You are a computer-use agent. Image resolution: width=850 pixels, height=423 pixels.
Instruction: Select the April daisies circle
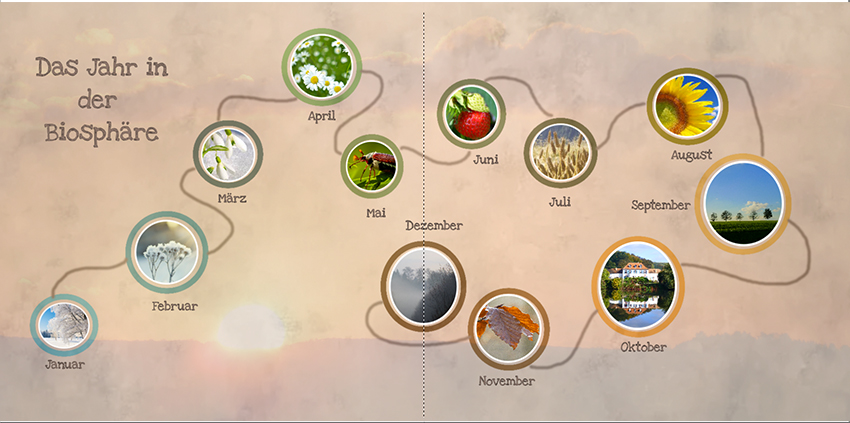(x=321, y=66)
